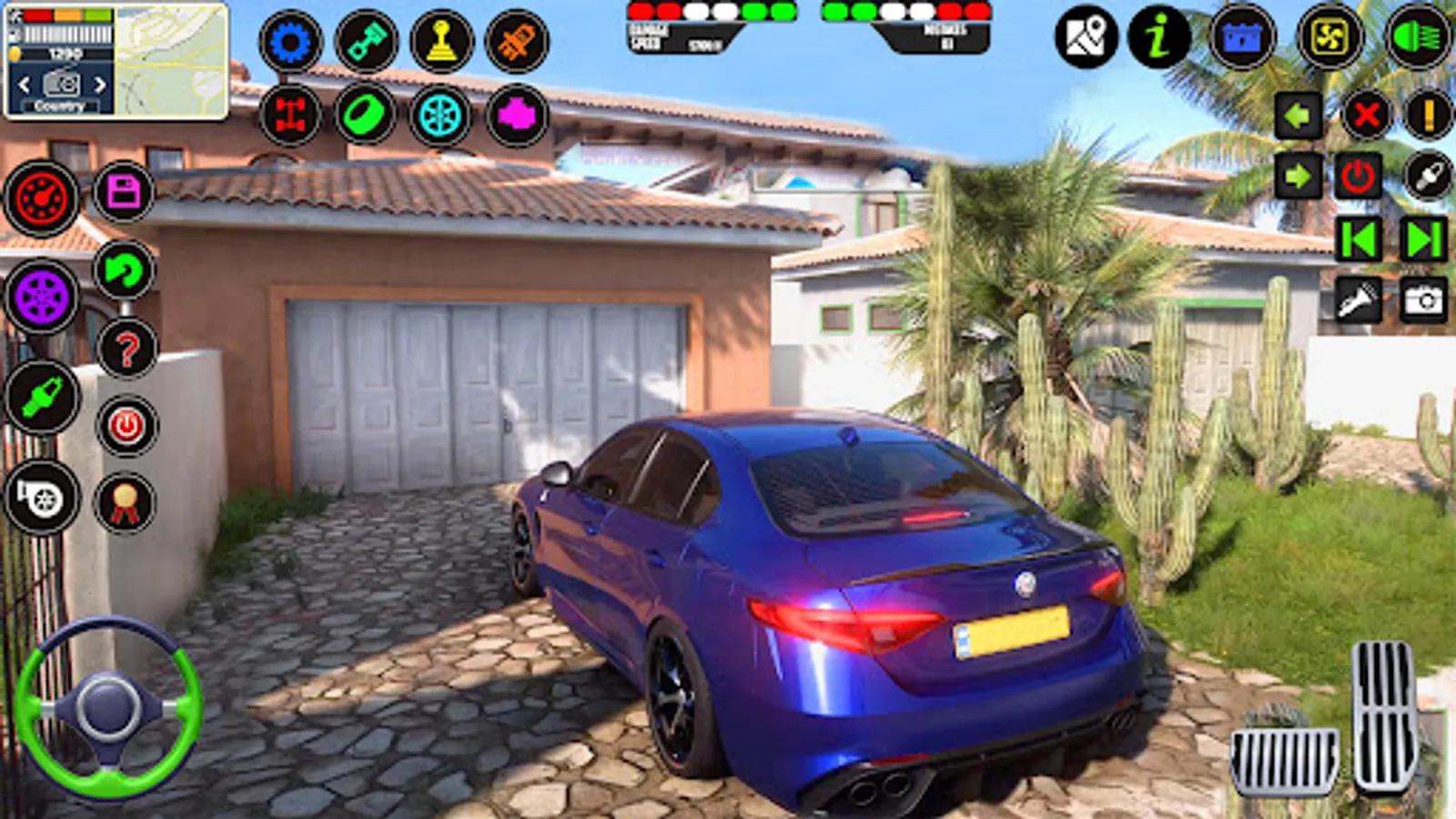1456x819 pixels.
Task: Open the blue gear settings icon
Action: click(x=290, y=42)
